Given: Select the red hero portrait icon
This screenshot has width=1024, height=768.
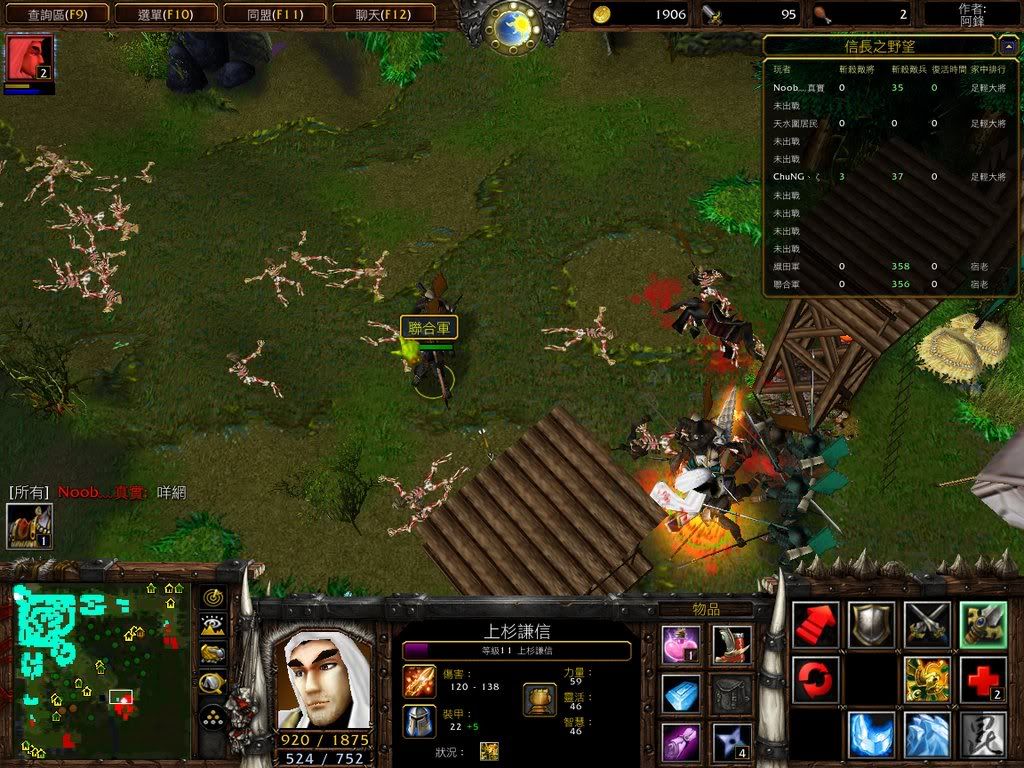Looking at the screenshot, I should pyautogui.click(x=29, y=58).
